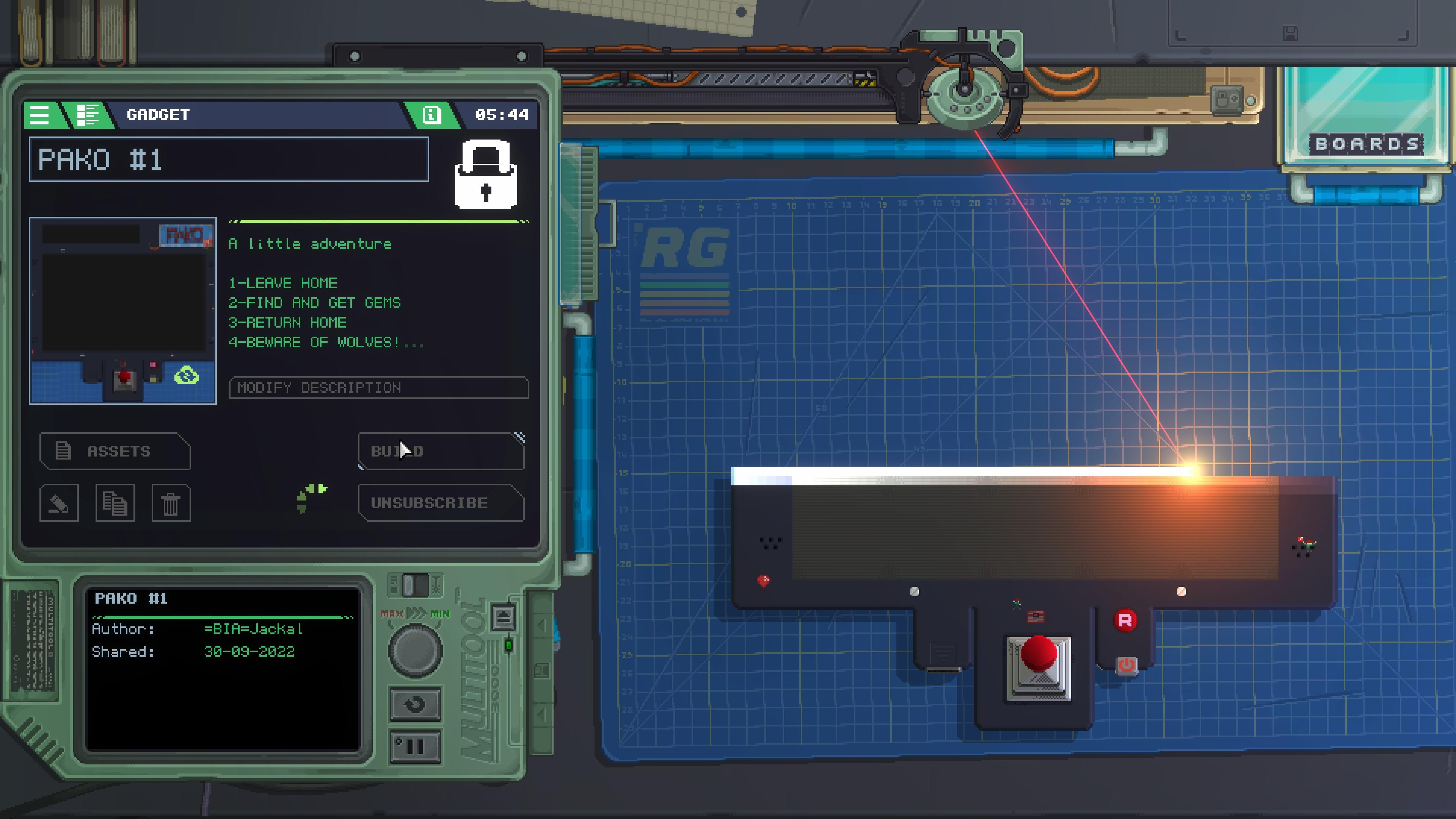The height and width of the screenshot is (819, 1456).
Task: Select the GADGET tab in the header
Action: click(x=158, y=115)
